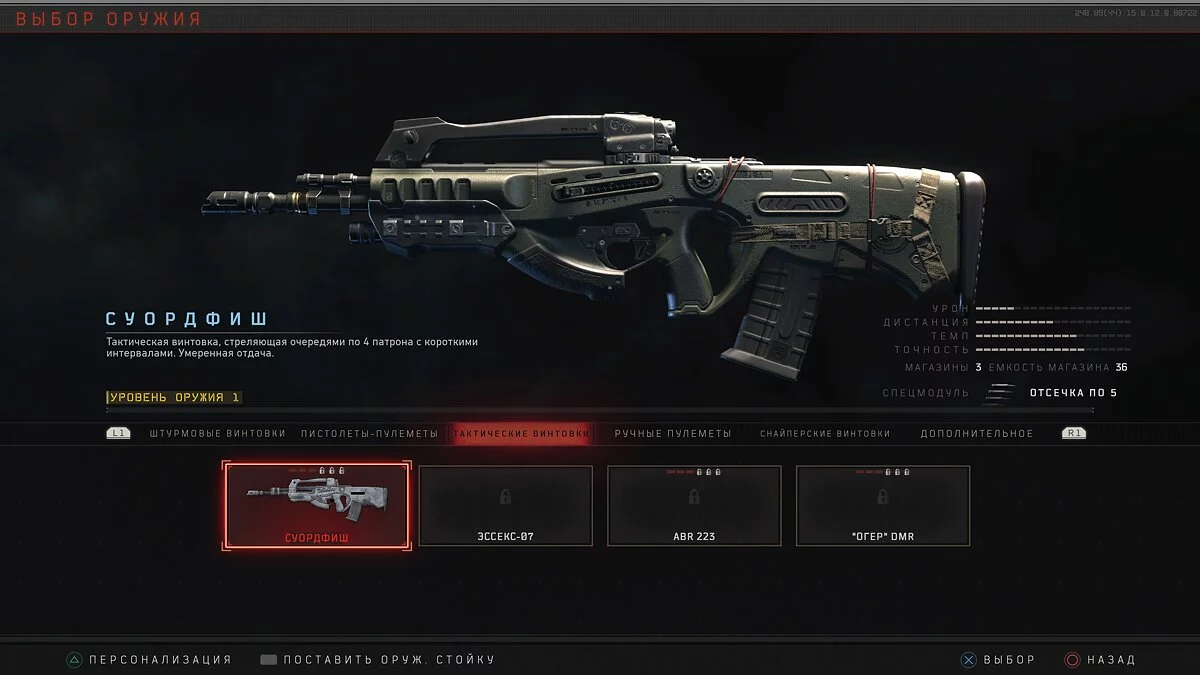
Task: Open the Пистолеты-пулеметы category
Action: 370,433
